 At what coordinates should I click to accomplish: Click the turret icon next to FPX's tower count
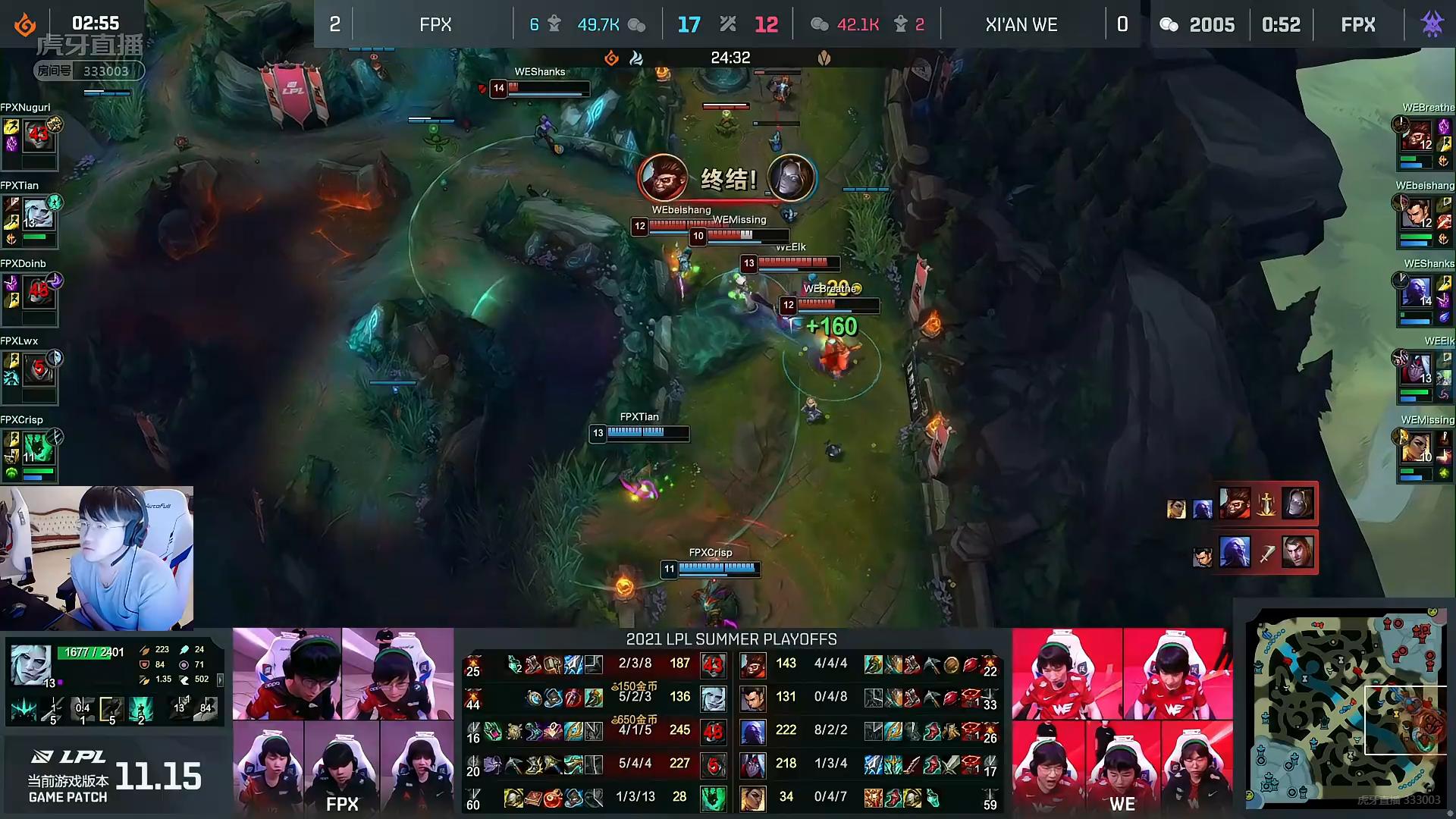click(554, 24)
